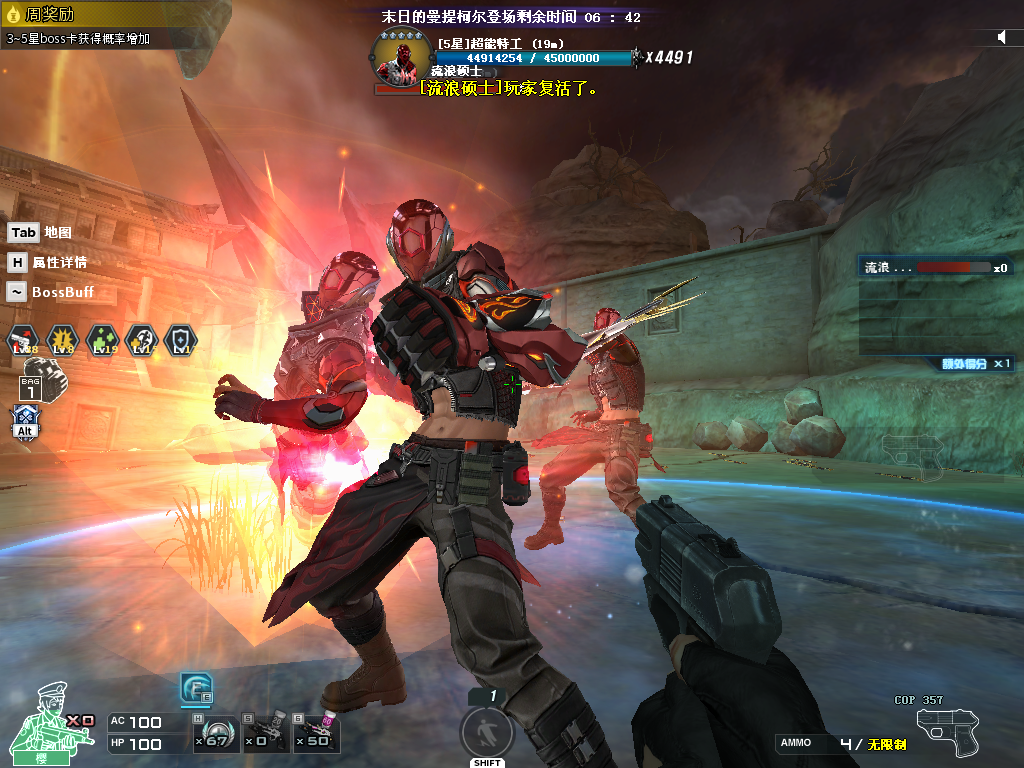Open the BossBuff entry
Viewport: 1024px width, 768px height.
(50, 292)
